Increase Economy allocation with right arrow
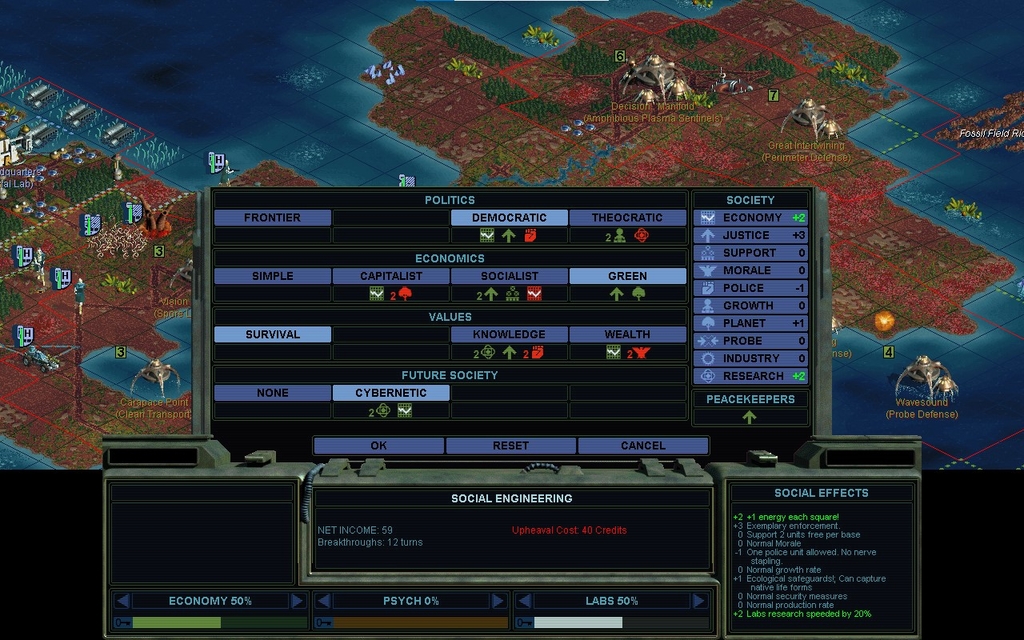 pos(297,601)
